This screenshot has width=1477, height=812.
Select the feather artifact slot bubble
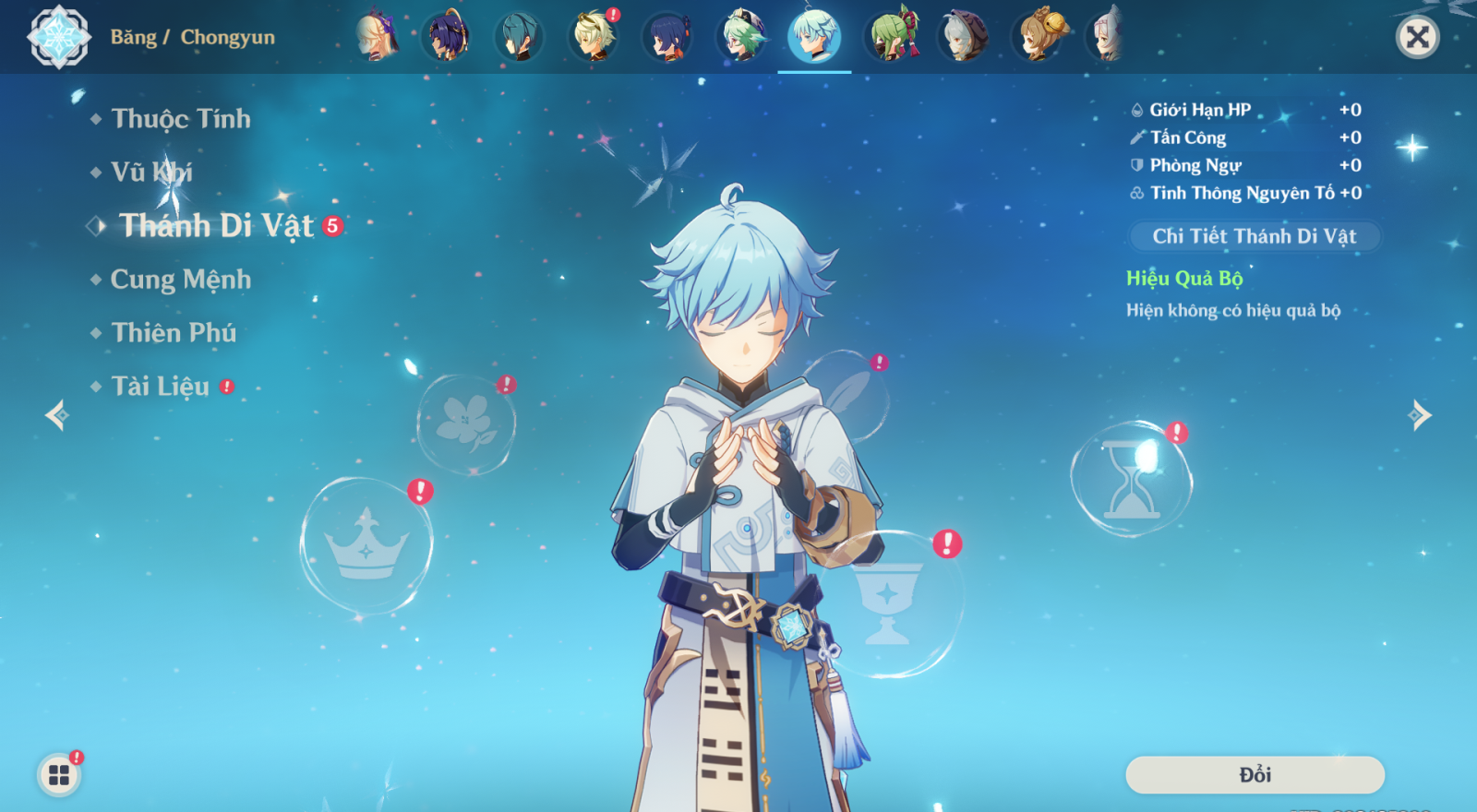(847, 395)
